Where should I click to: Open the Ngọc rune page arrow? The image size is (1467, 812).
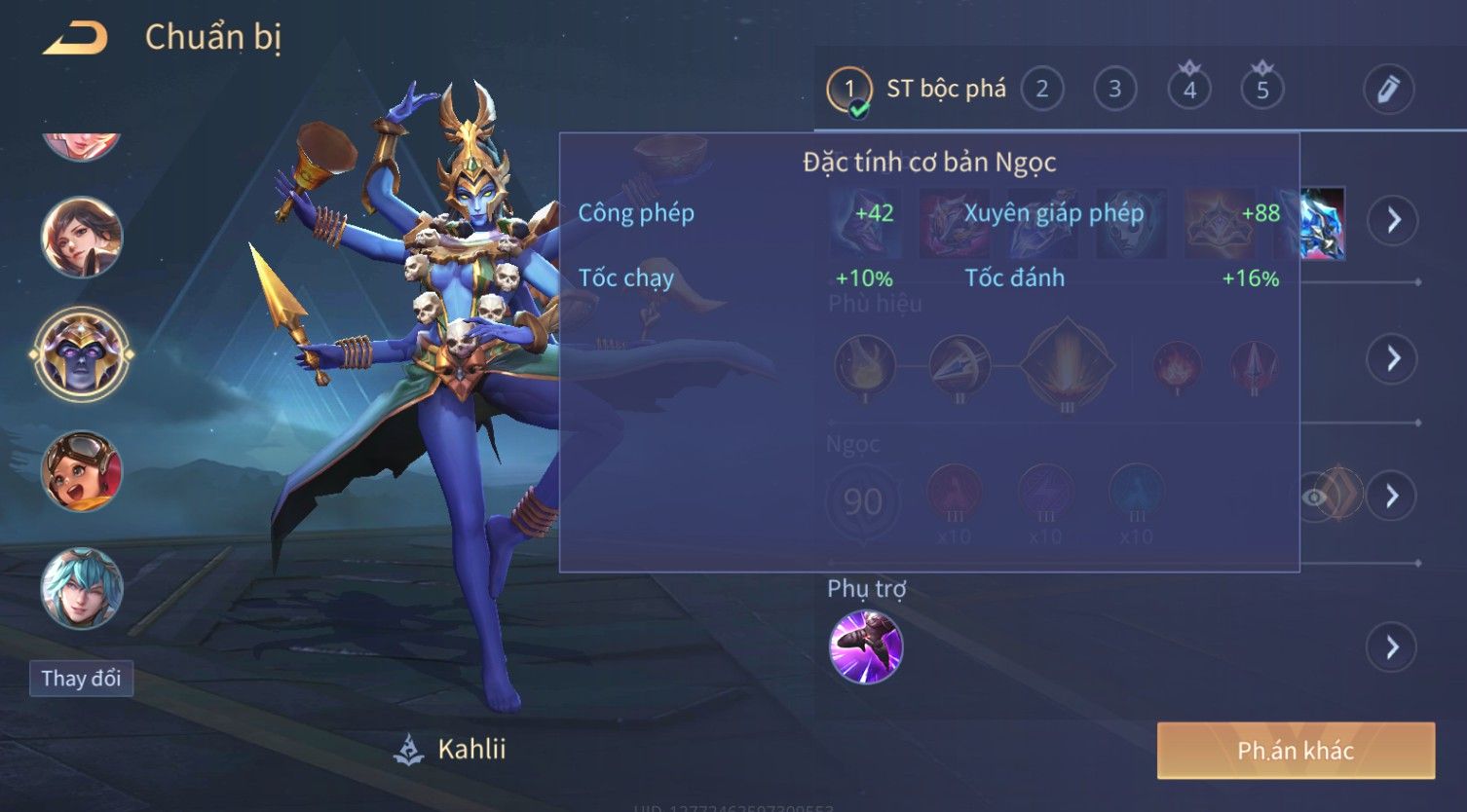[1393, 497]
